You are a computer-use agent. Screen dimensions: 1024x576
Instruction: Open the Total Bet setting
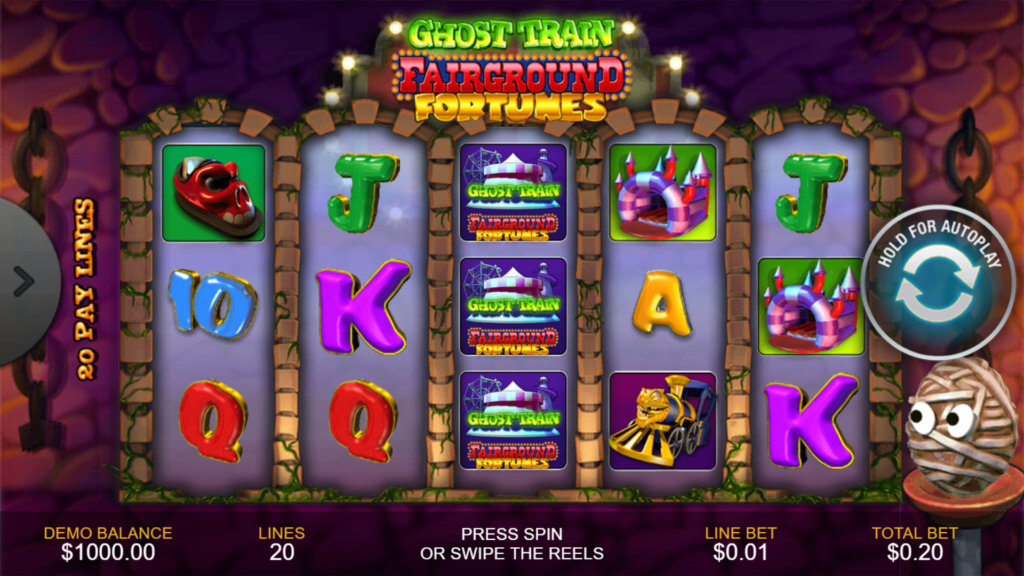pos(914,543)
